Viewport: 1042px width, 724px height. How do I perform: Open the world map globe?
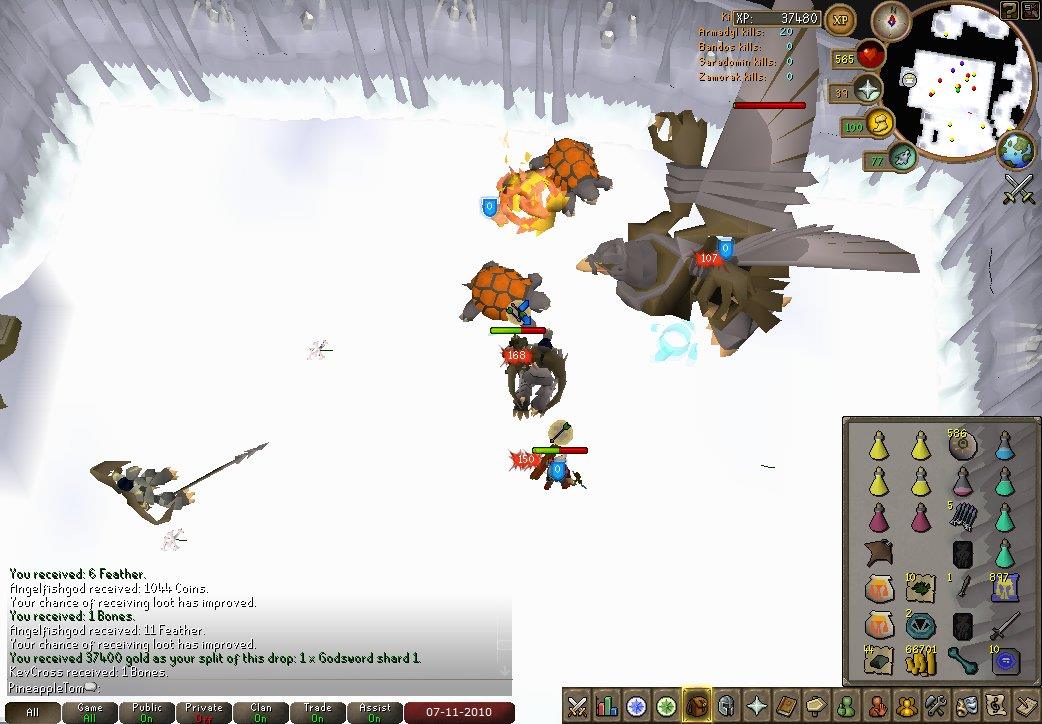[x=1015, y=150]
